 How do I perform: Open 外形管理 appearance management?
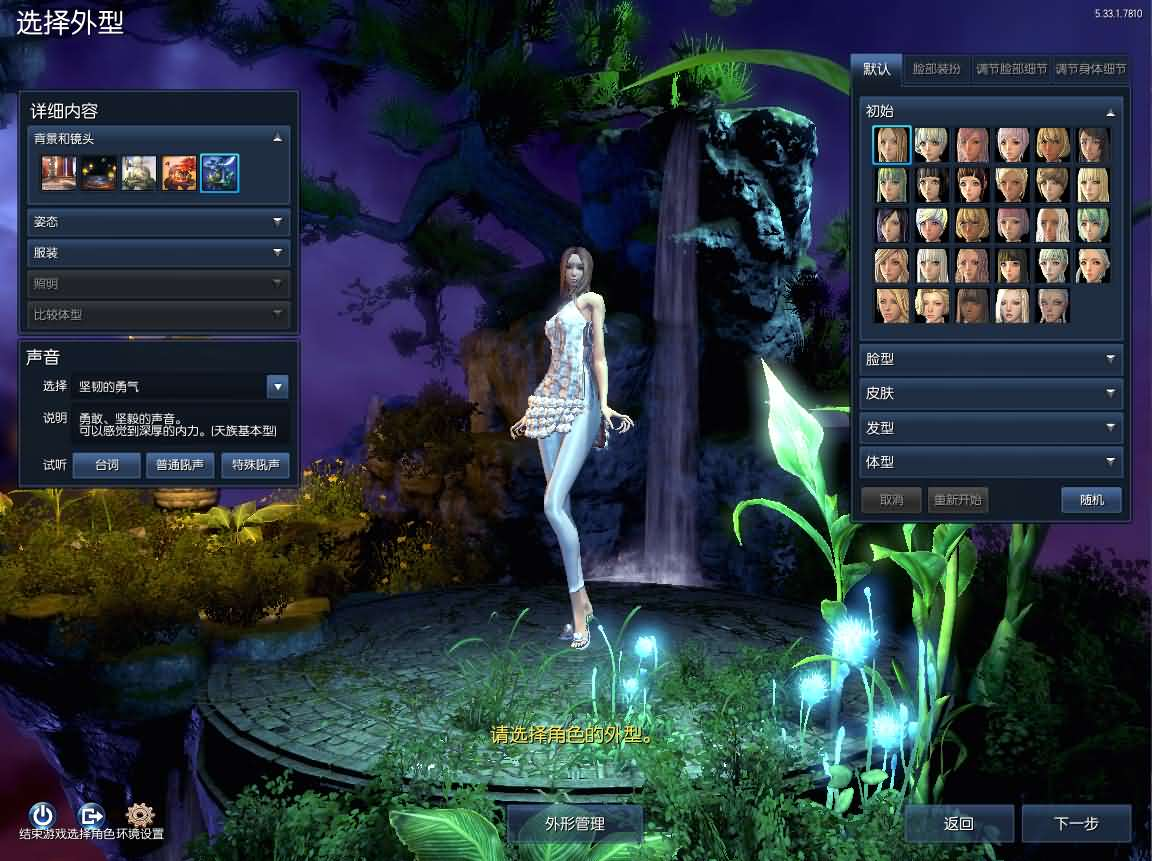[x=574, y=824]
